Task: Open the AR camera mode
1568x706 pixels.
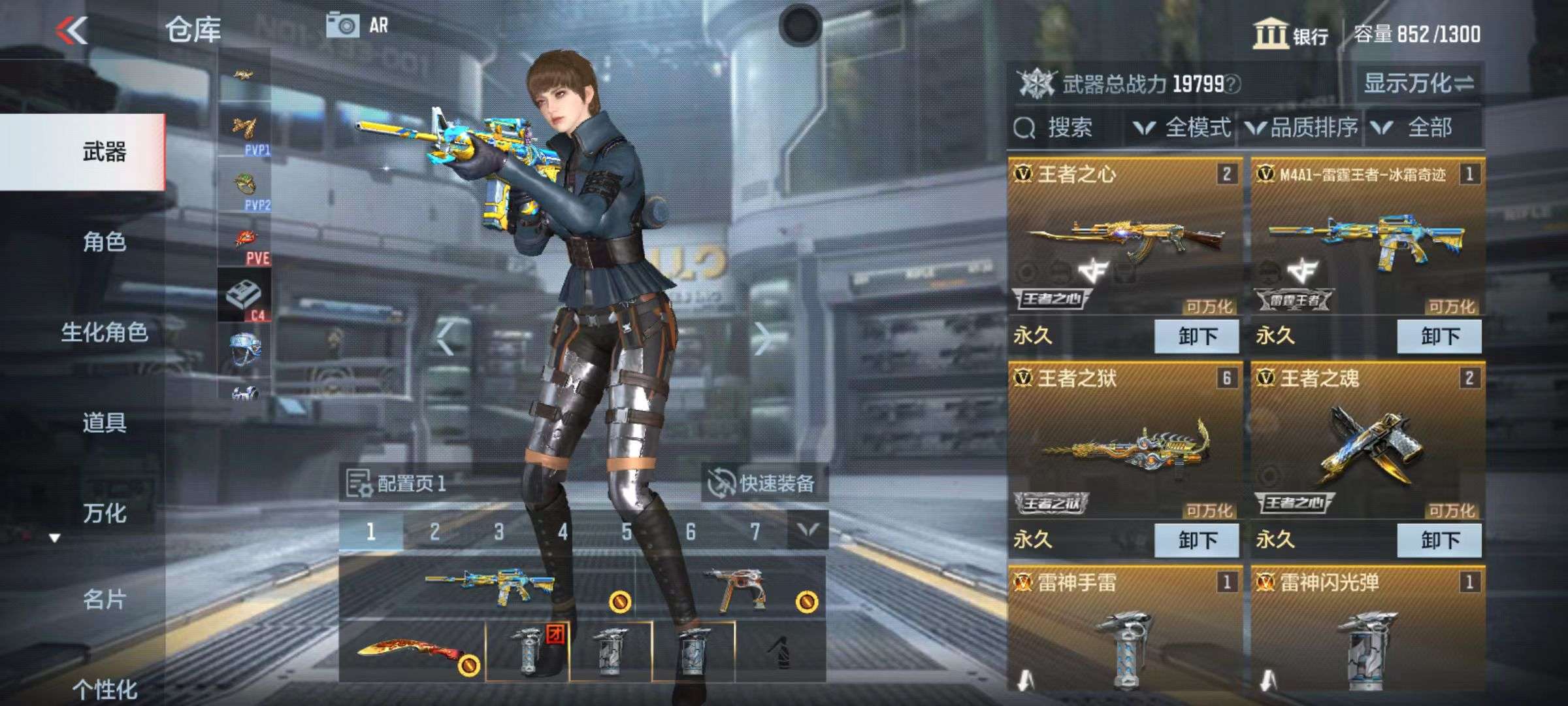Action: (x=357, y=26)
